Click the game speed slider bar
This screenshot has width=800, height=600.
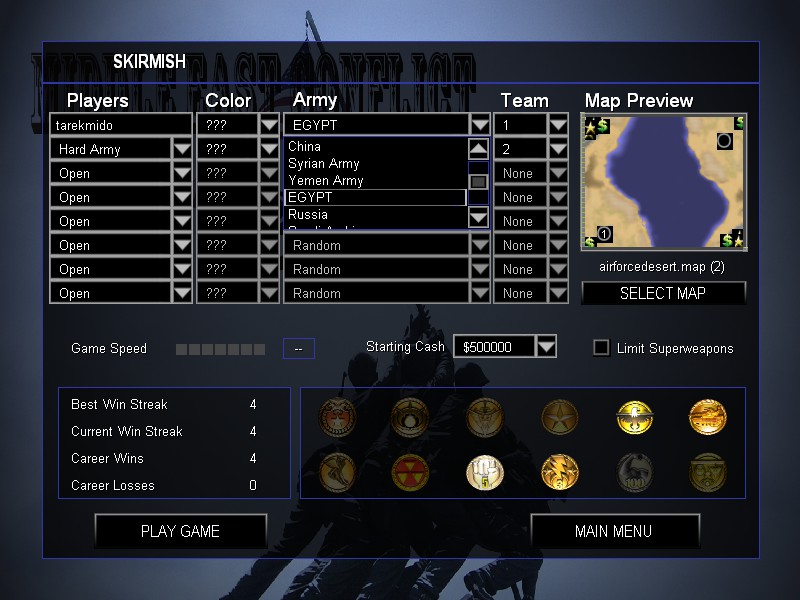click(x=220, y=349)
